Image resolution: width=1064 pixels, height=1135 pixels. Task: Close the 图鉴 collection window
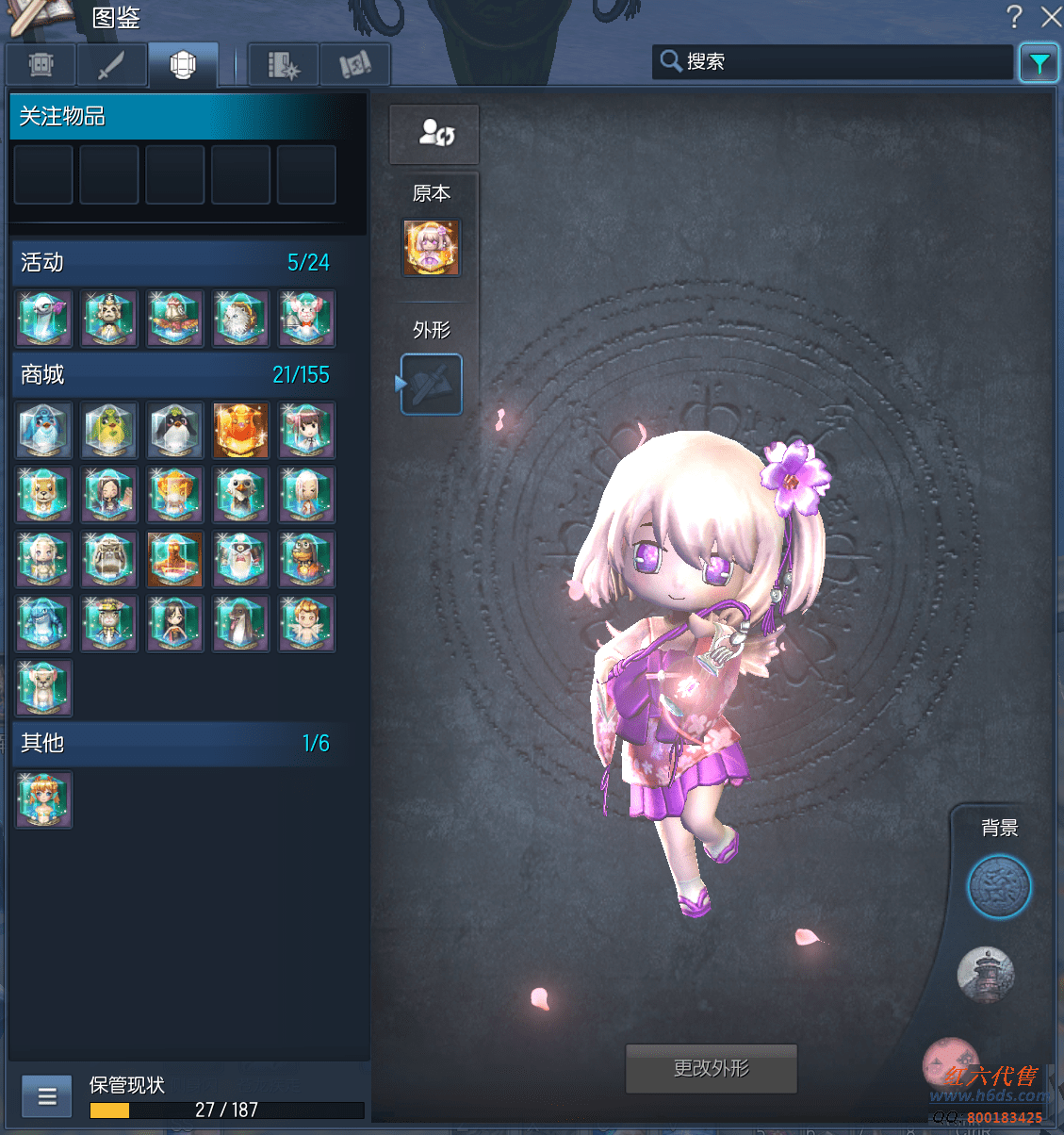[x=1051, y=17]
